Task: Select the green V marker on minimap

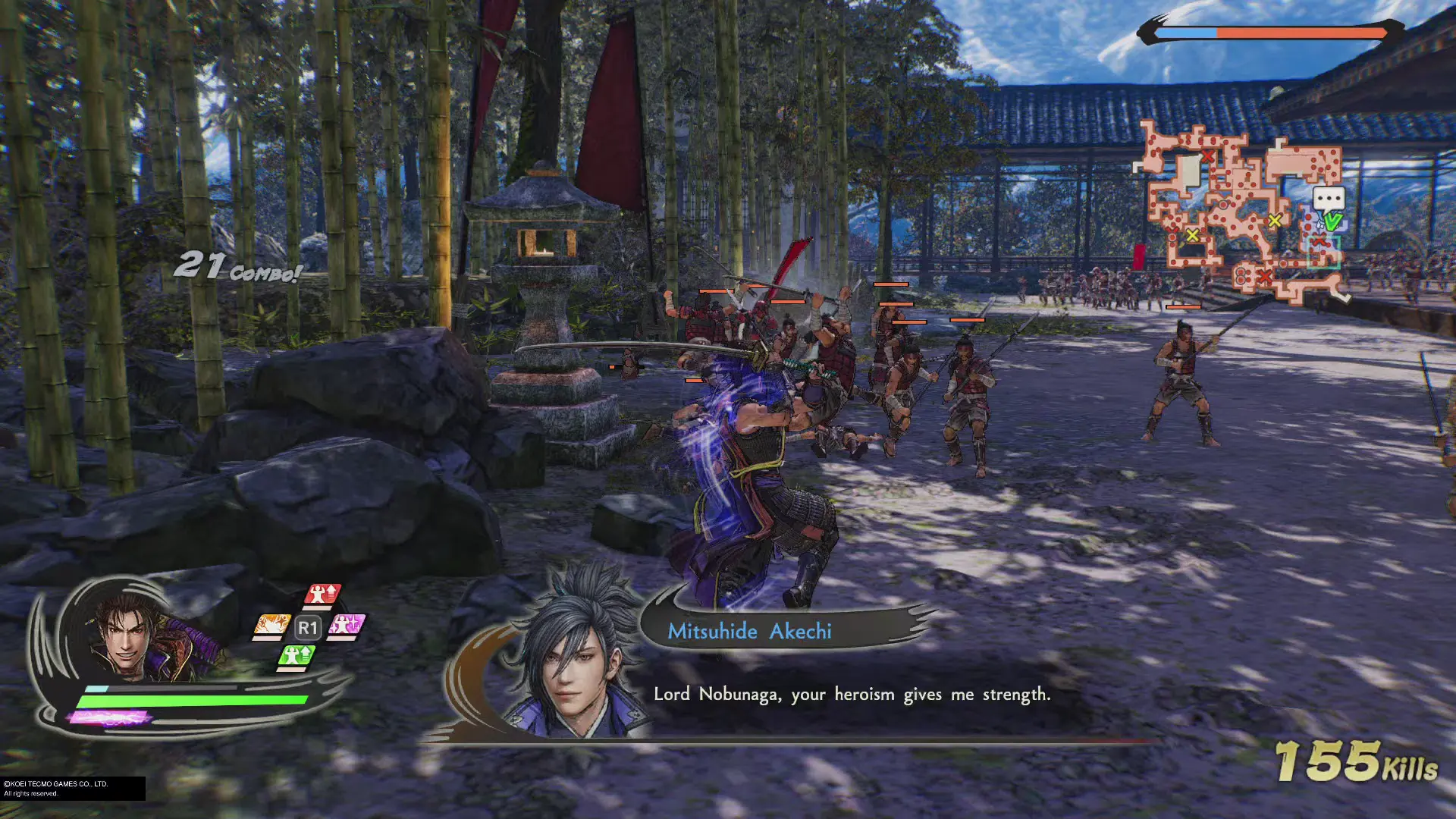Action: [x=1332, y=221]
